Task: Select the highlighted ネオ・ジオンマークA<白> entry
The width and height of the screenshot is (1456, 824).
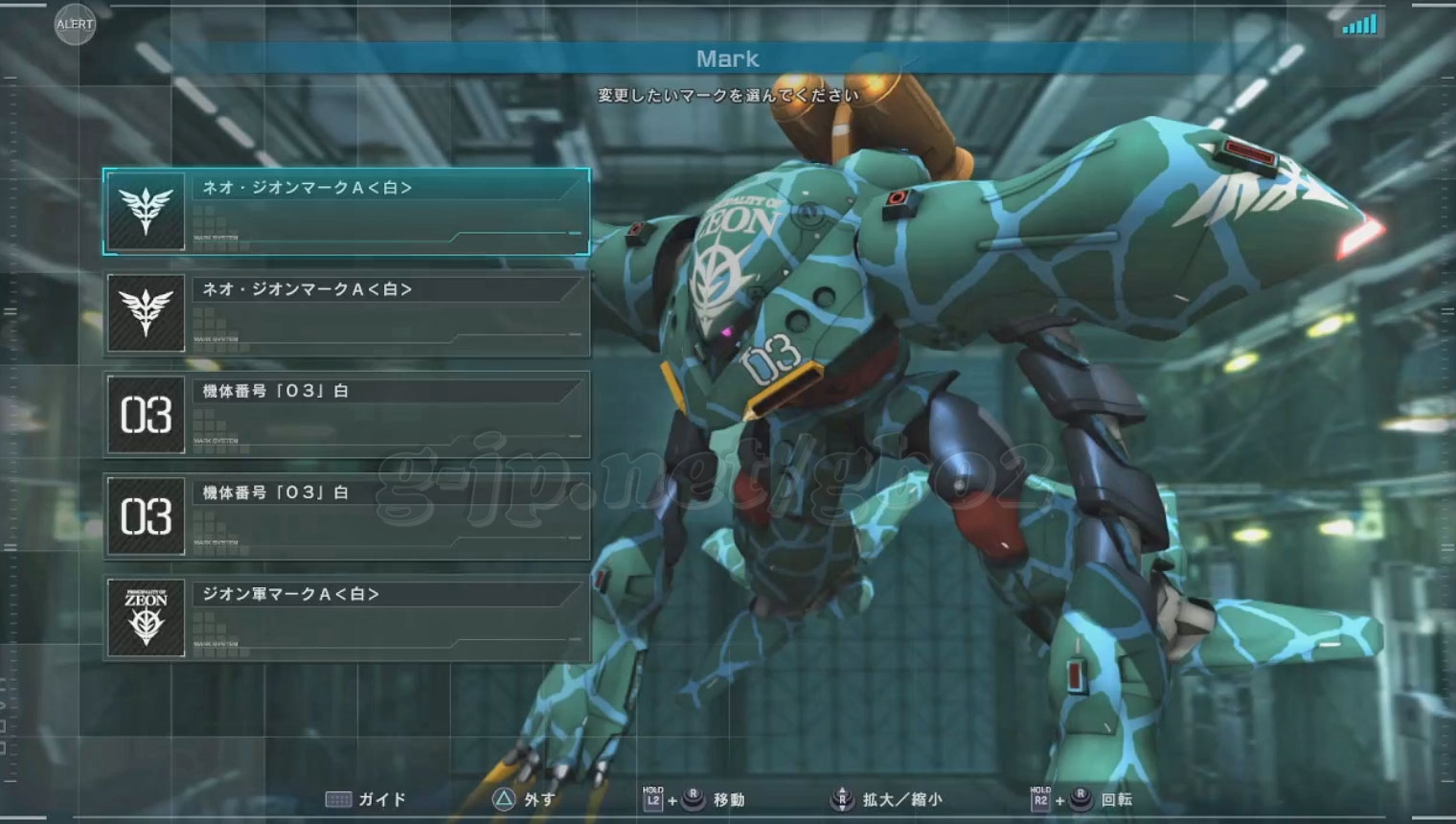Action: 346,212
